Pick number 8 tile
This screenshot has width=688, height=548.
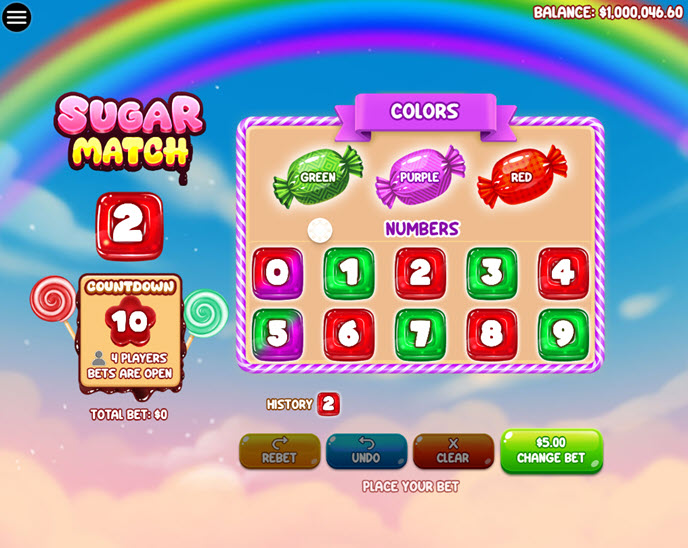492,334
